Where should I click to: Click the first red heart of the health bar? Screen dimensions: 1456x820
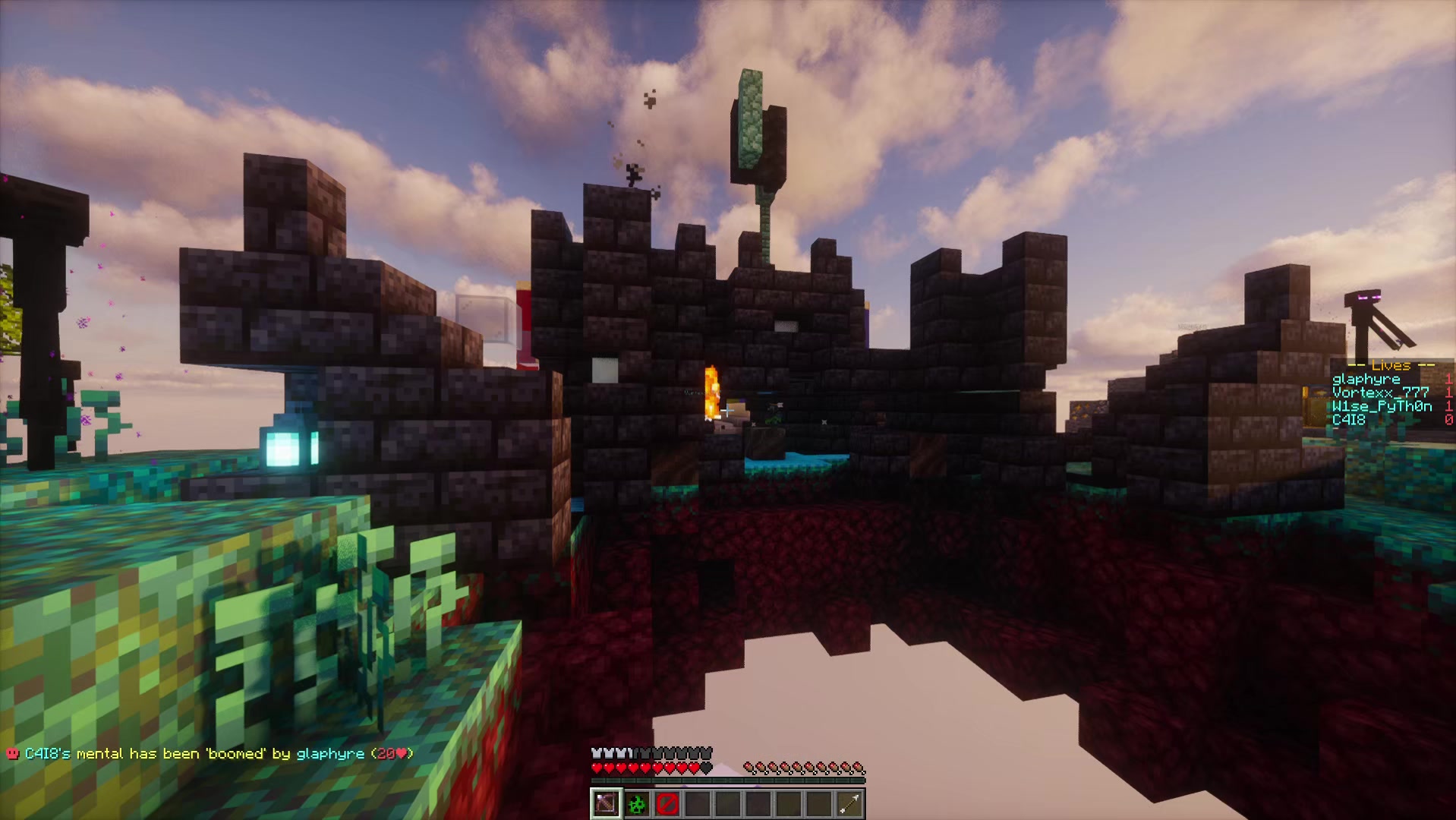click(597, 768)
